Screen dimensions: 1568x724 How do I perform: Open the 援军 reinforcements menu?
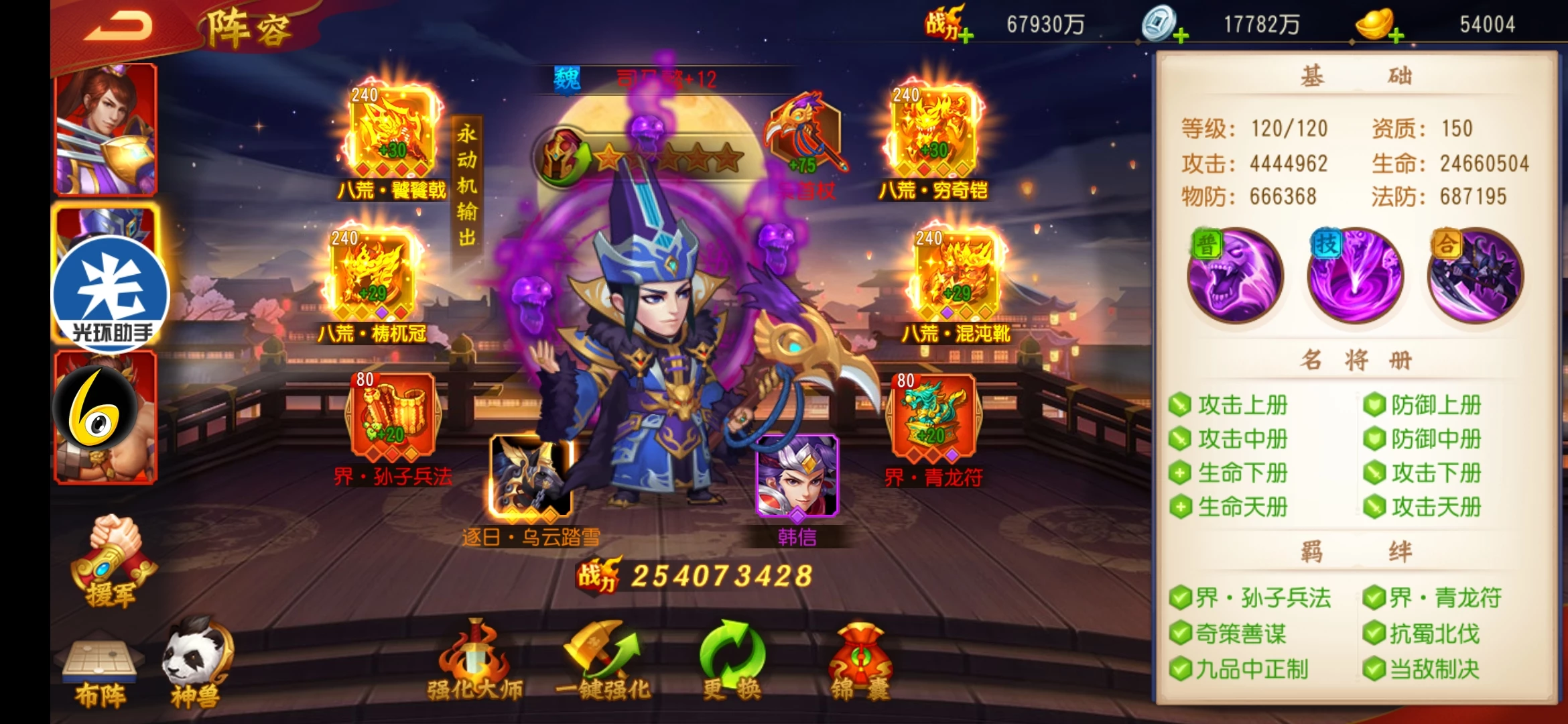[111, 562]
